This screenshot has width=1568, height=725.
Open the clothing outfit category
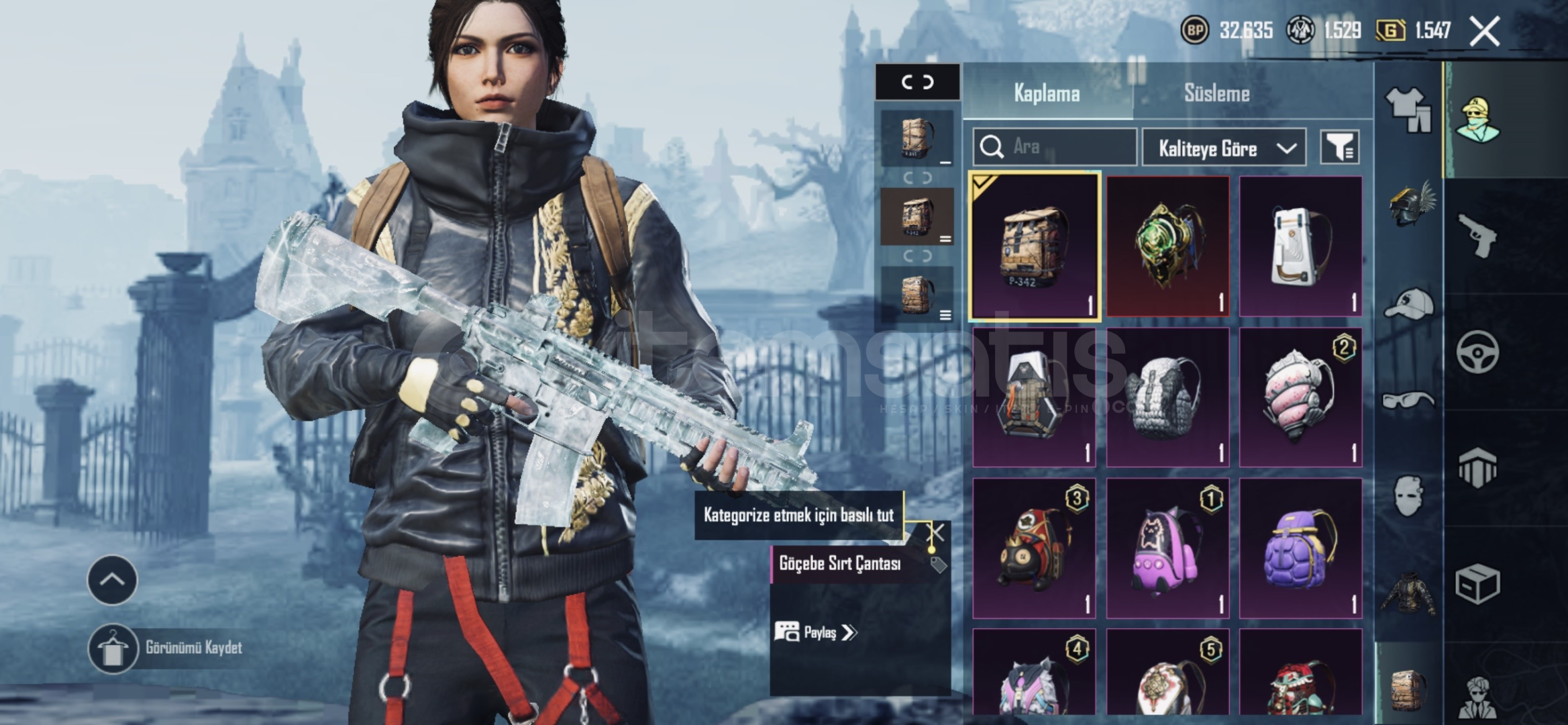1408,109
